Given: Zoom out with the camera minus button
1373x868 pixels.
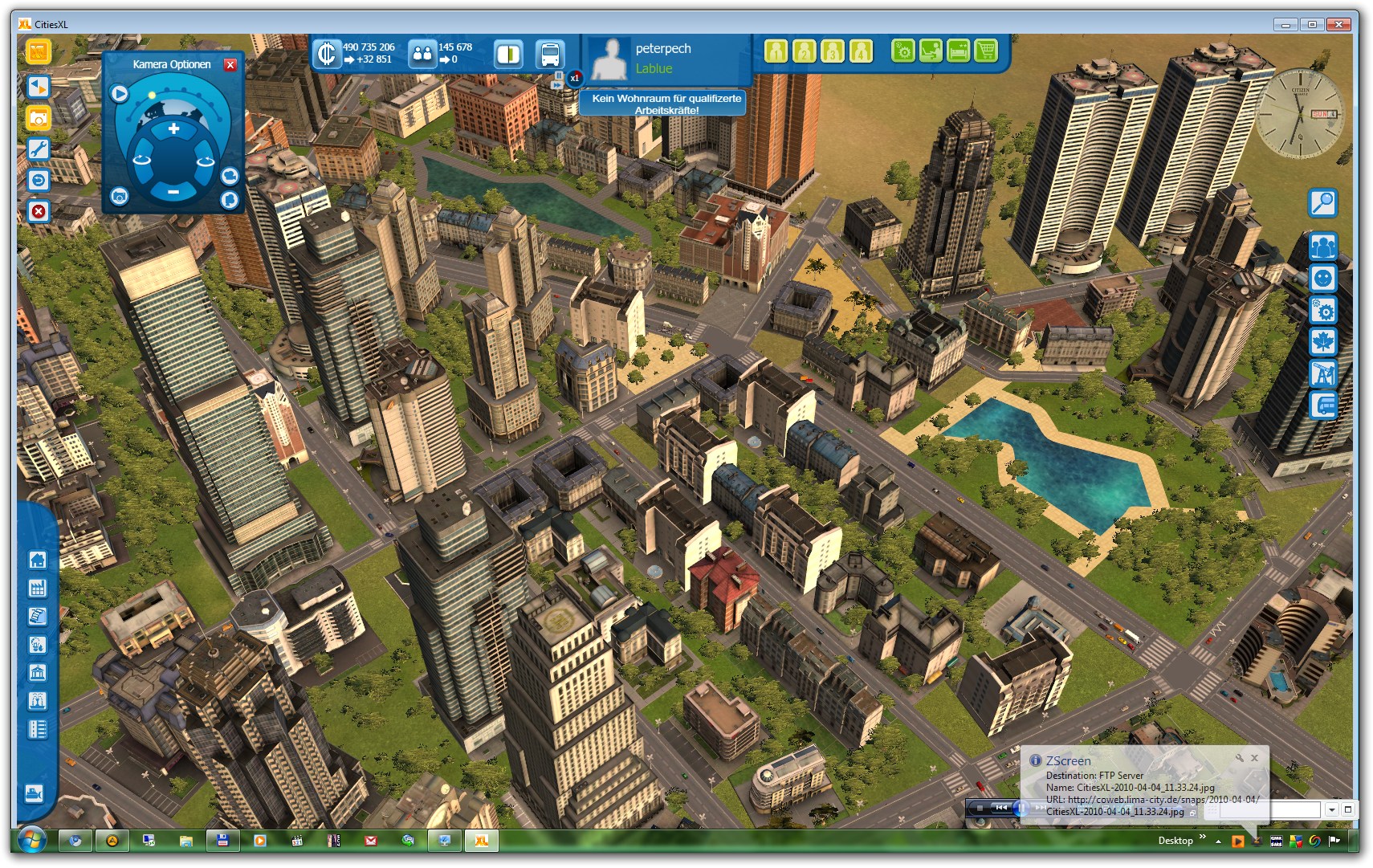Looking at the screenshot, I should coord(173,191).
